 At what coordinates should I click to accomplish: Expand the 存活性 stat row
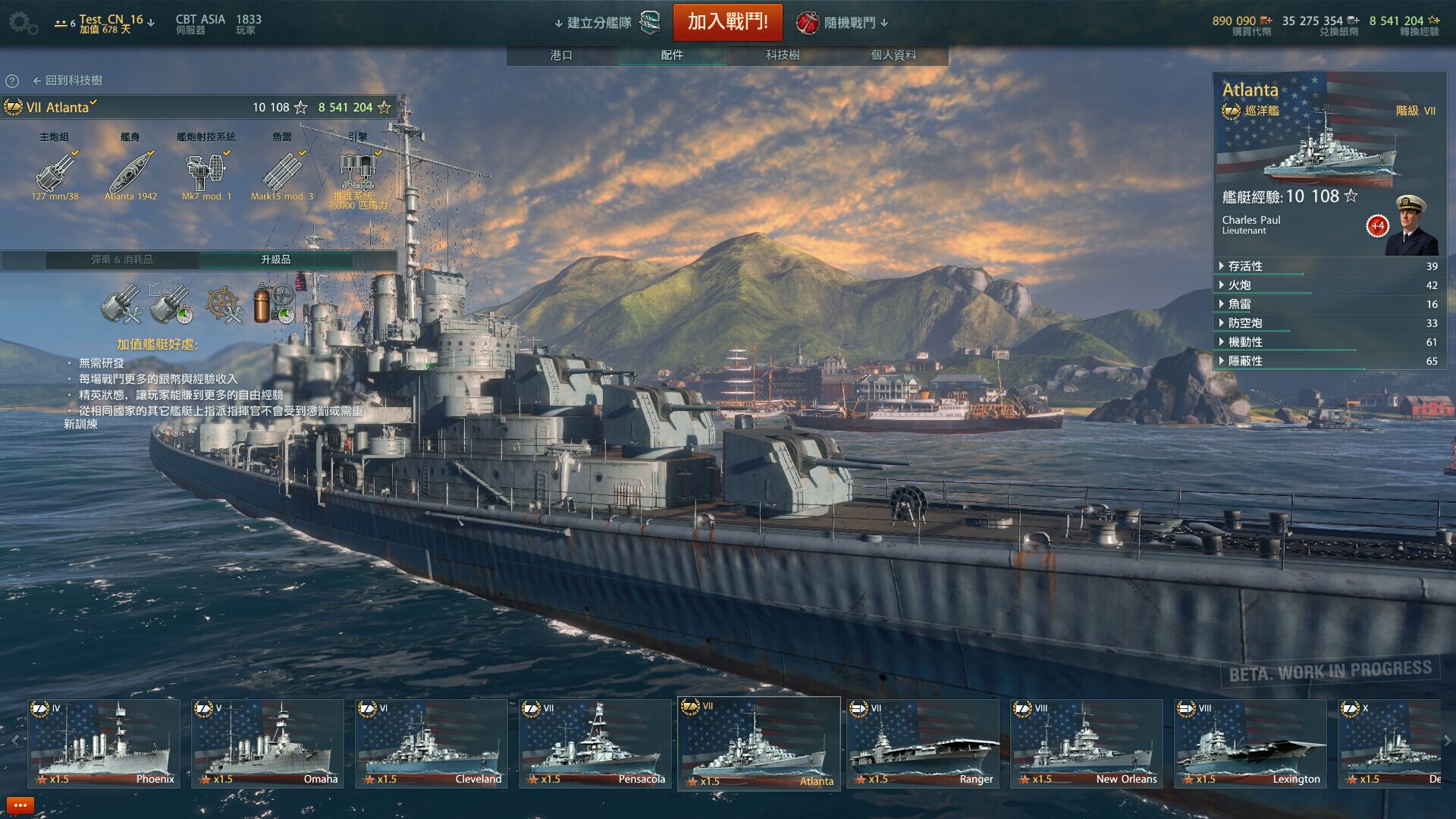click(1245, 266)
